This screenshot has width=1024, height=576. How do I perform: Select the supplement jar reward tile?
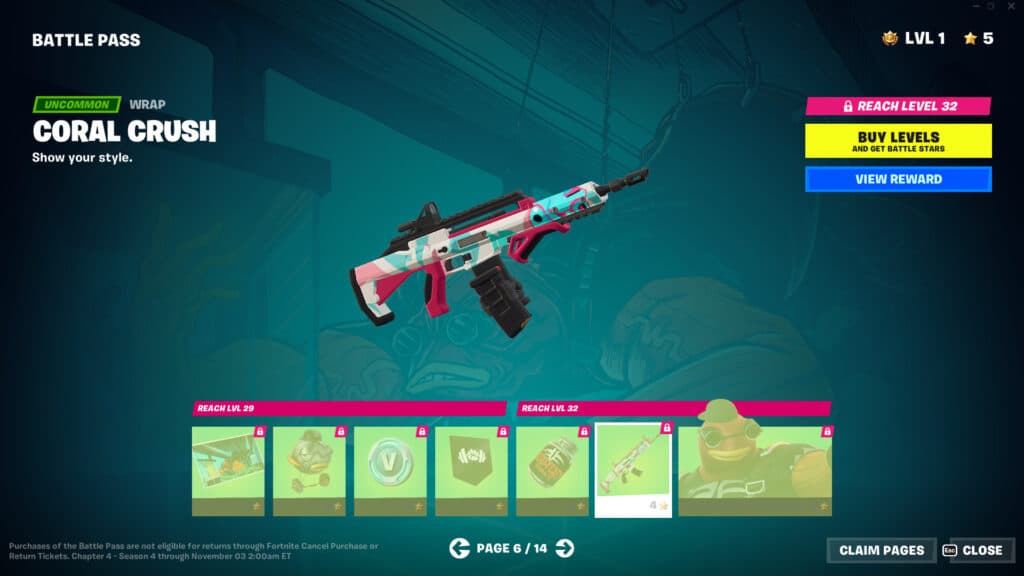click(552, 470)
